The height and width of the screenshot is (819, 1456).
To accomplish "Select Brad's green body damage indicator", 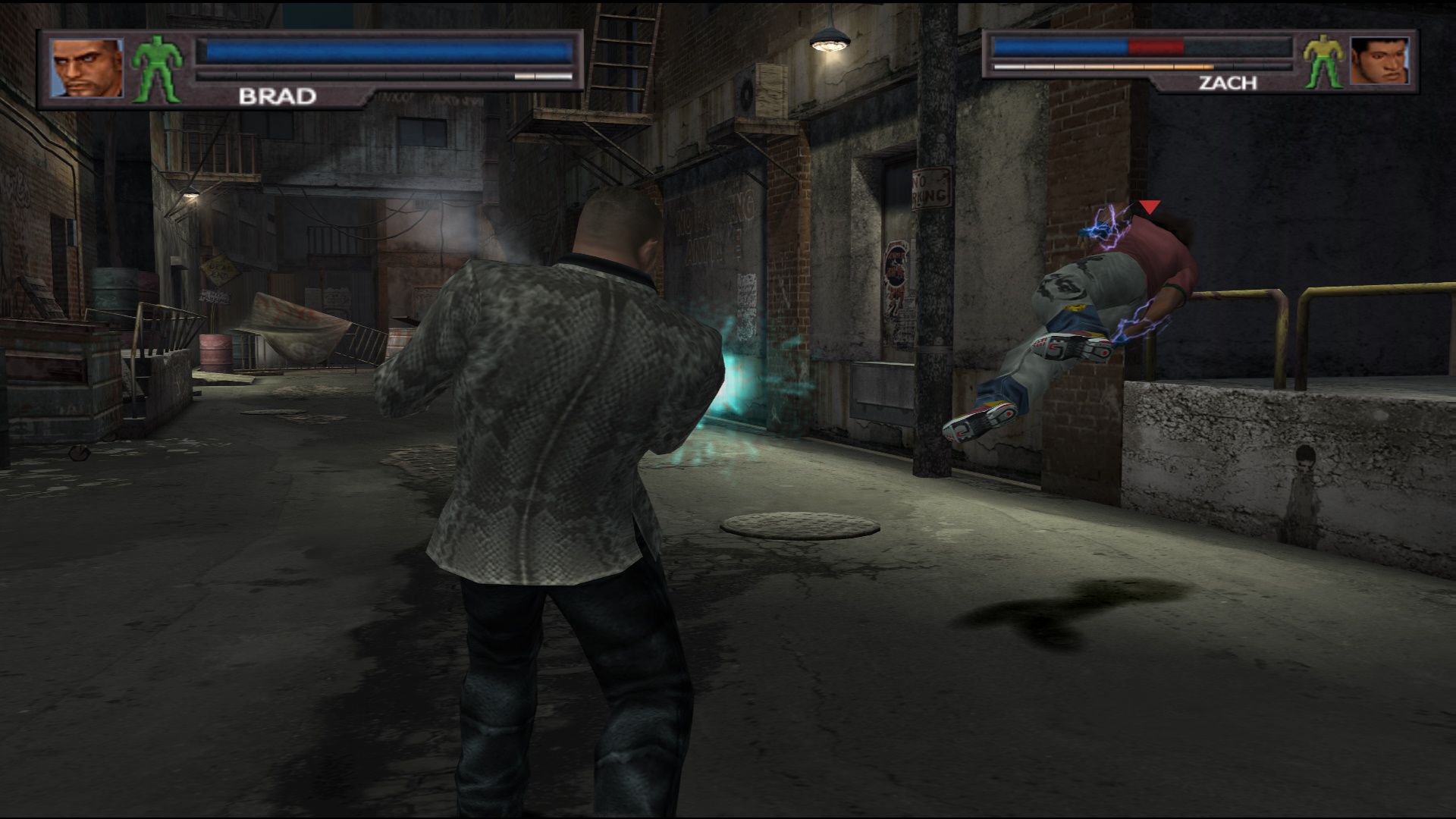I will click(x=158, y=71).
